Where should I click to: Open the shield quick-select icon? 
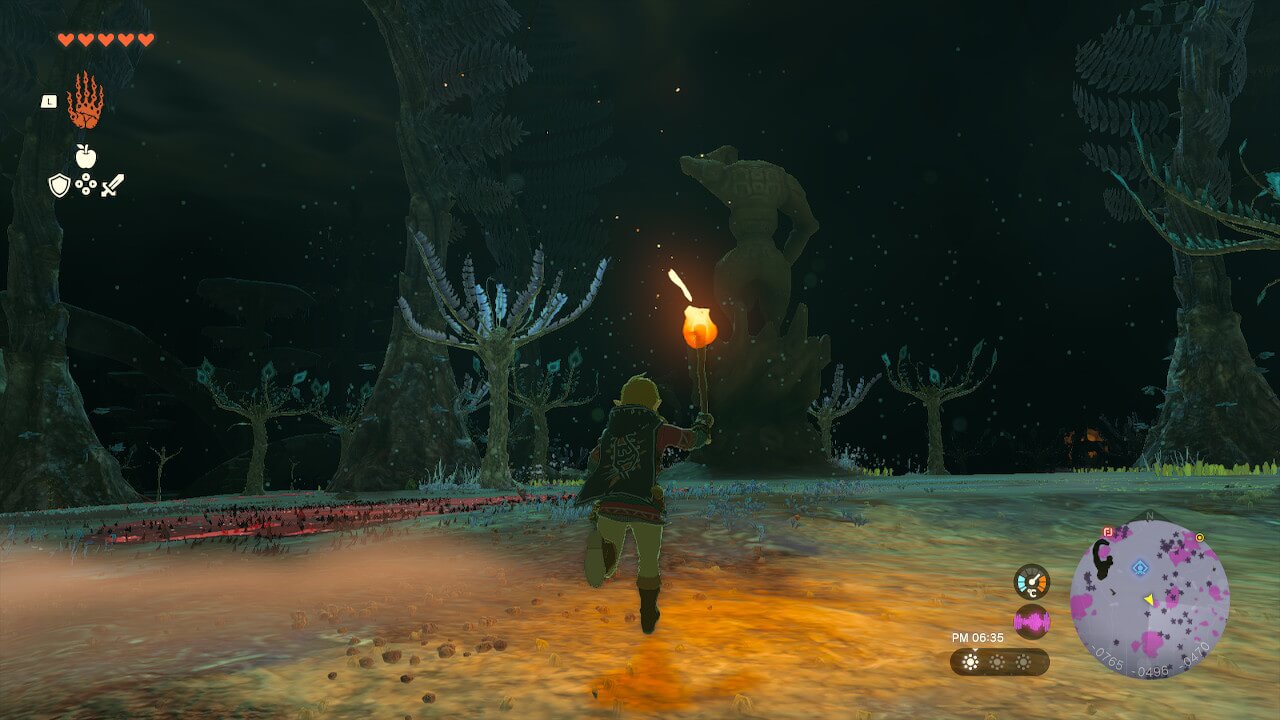(59, 185)
